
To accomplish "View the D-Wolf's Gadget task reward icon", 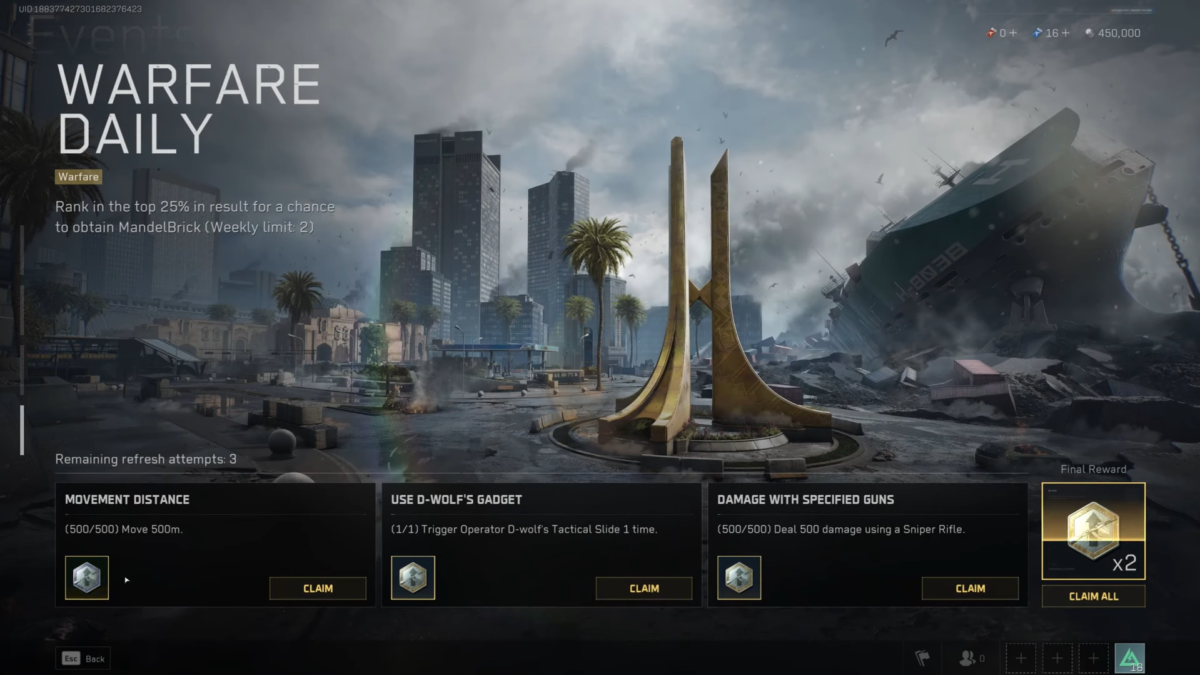I will 413,578.
